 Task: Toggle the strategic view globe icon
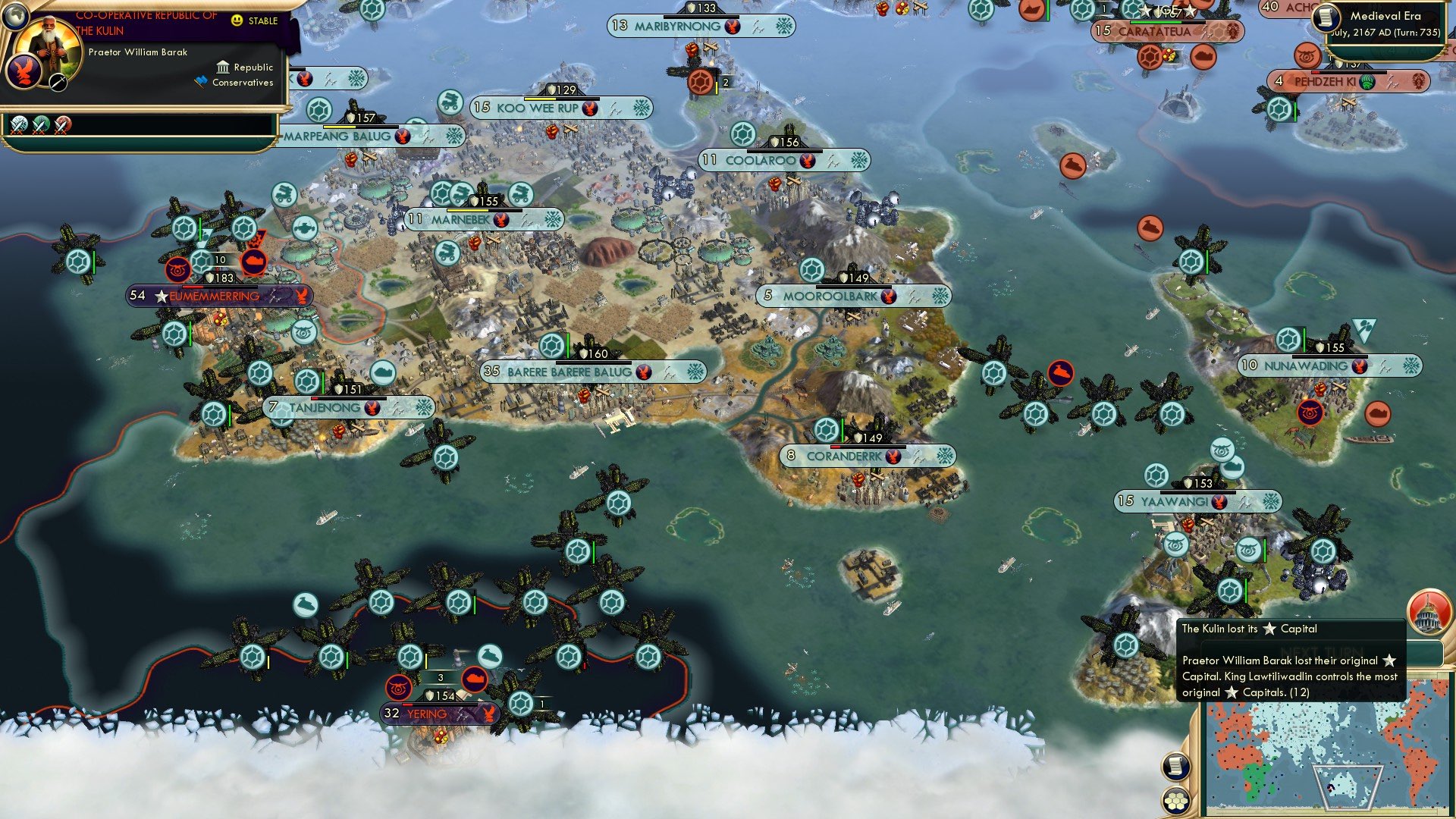[14, 14]
